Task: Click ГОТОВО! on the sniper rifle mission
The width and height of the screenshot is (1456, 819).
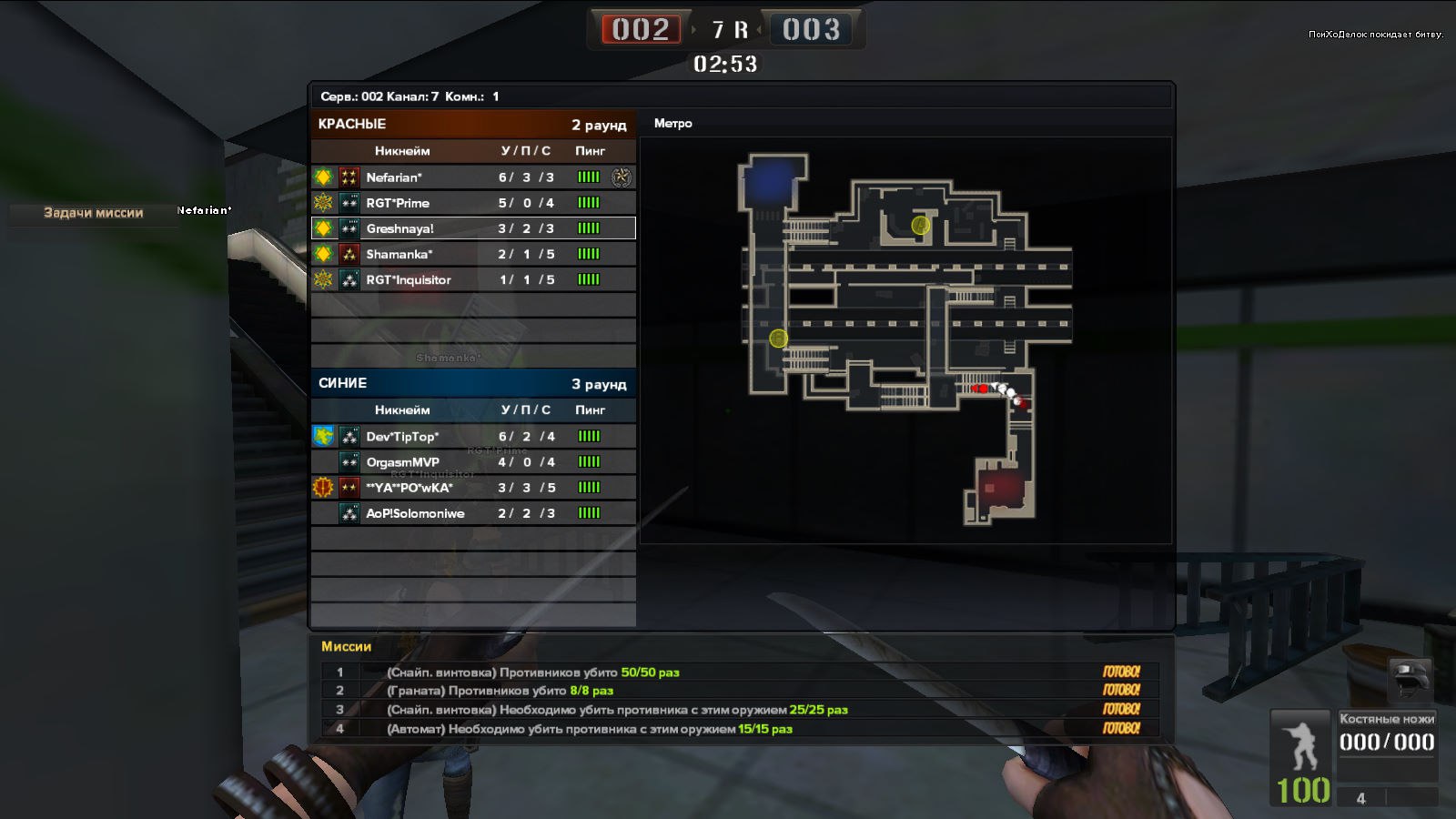Action: pos(1121,673)
